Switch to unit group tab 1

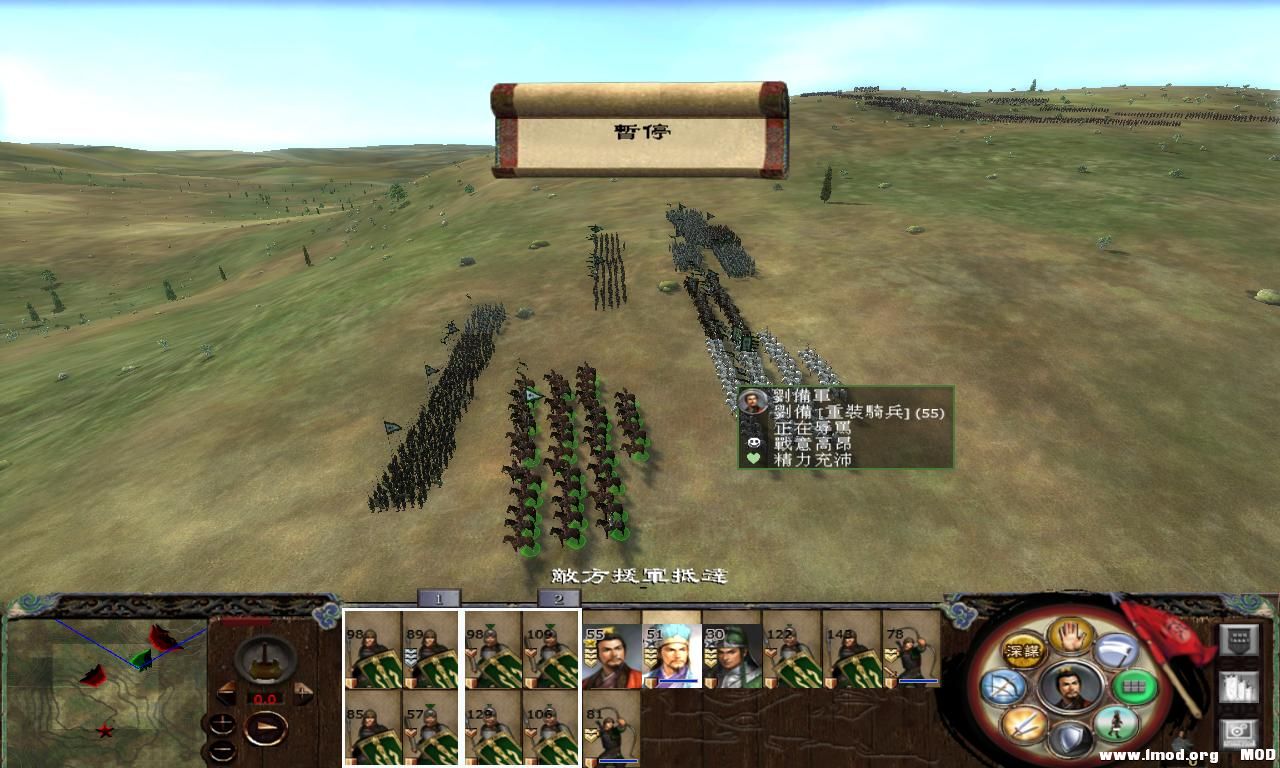pos(438,597)
